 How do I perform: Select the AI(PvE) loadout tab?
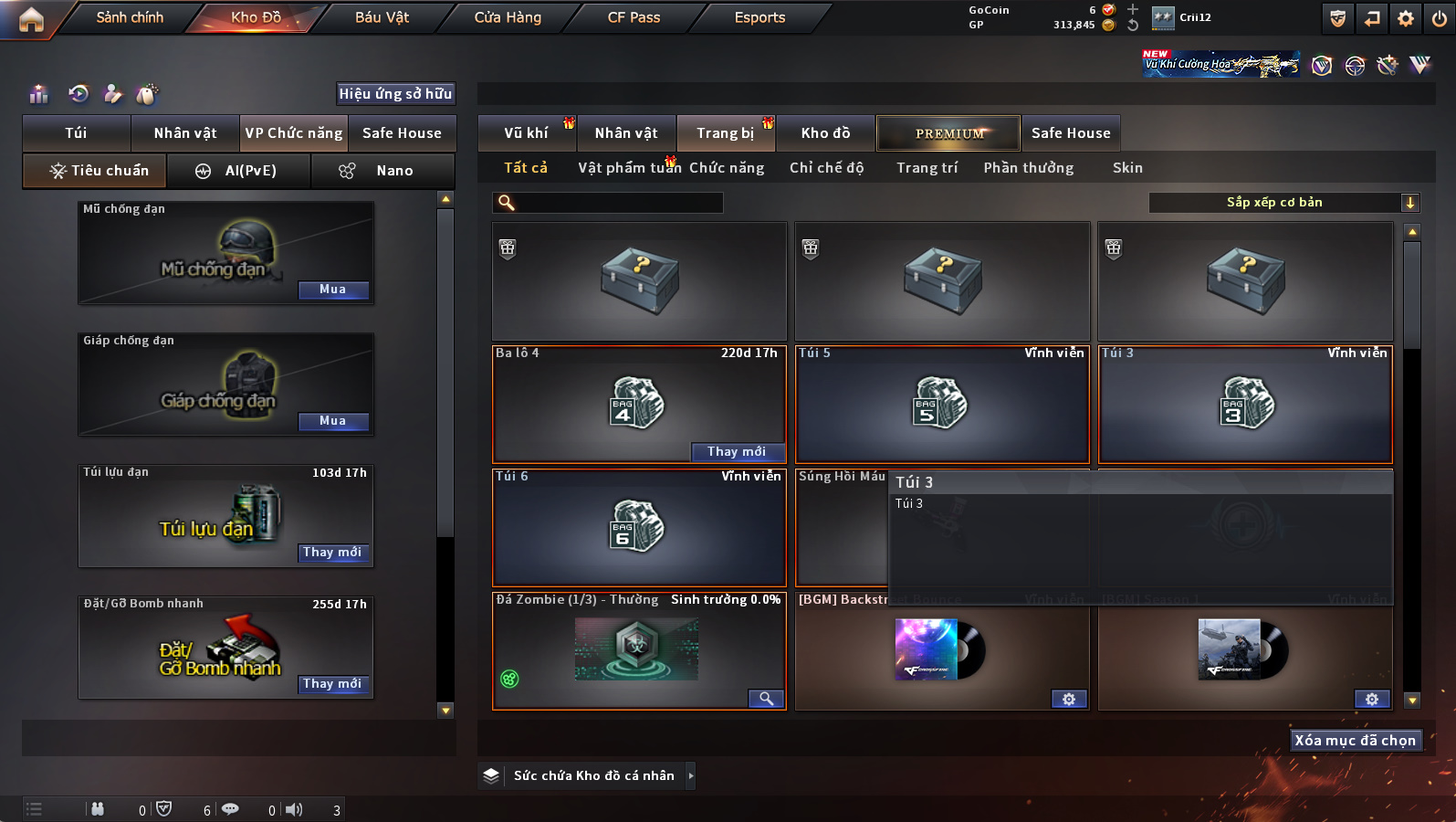point(239,171)
